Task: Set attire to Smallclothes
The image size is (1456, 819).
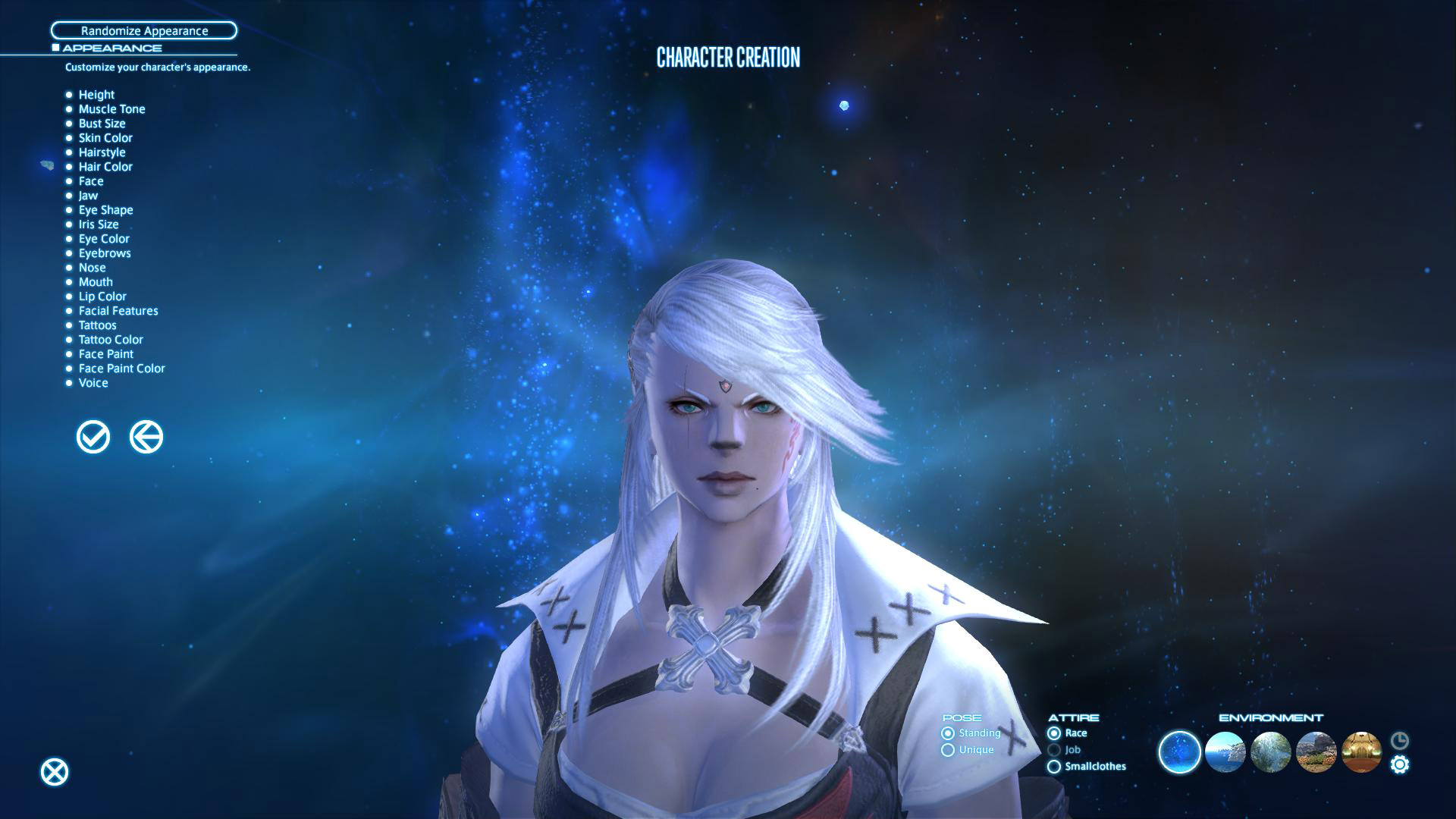Action: coord(1054,767)
